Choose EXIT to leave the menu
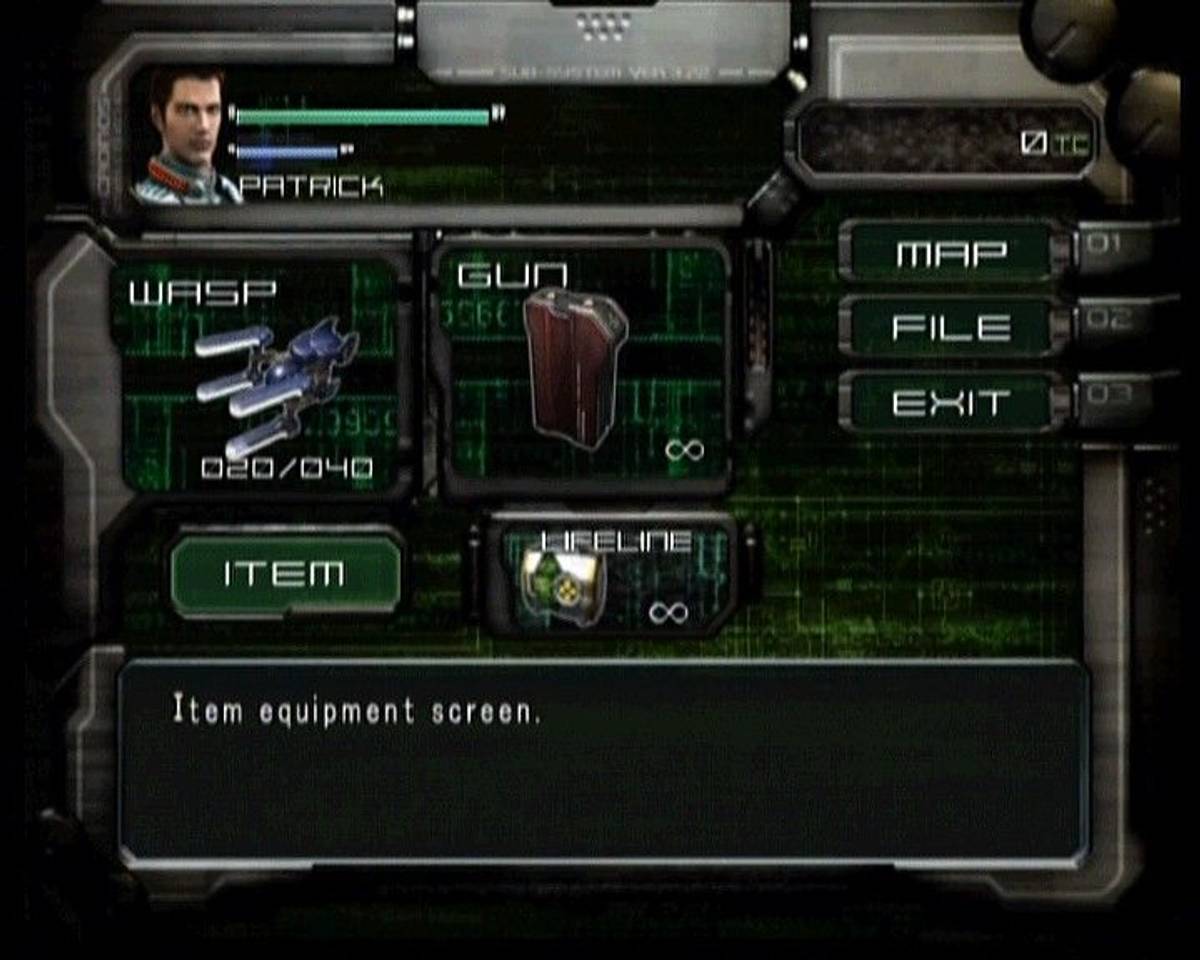This screenshot has height=960, width=1200. coord(950,403)
